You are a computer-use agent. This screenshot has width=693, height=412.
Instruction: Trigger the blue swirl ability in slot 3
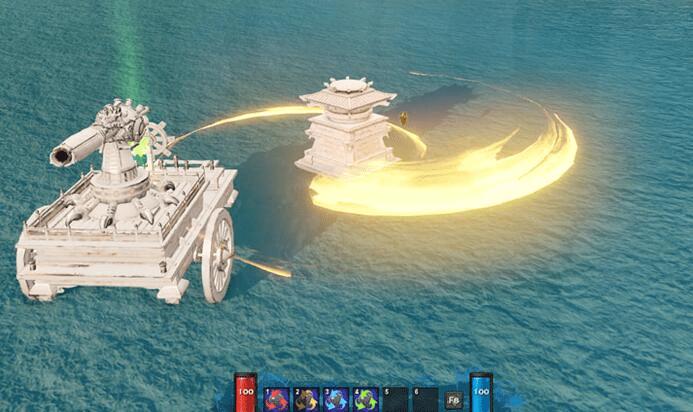(x=337, y=399)
